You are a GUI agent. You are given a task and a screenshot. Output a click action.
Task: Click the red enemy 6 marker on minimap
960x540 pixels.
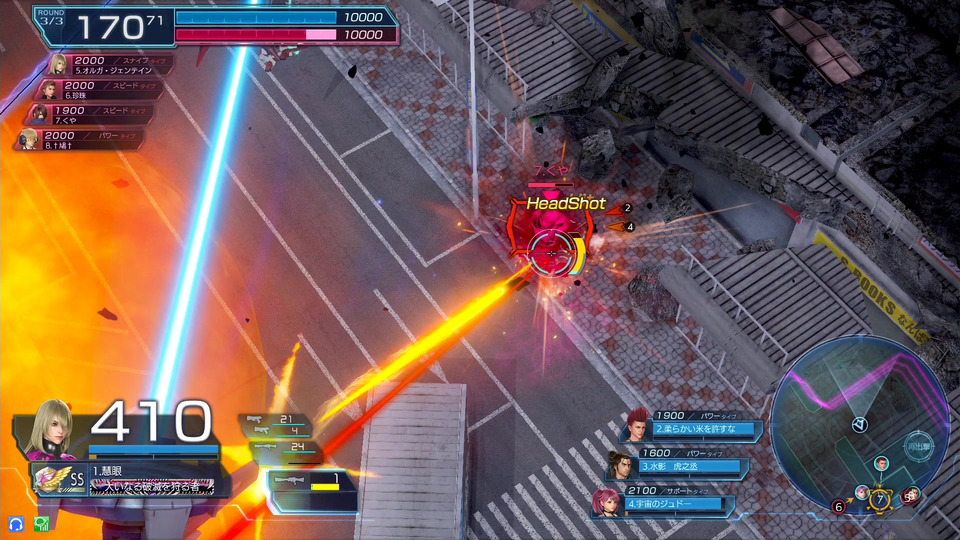pos(838,507)
